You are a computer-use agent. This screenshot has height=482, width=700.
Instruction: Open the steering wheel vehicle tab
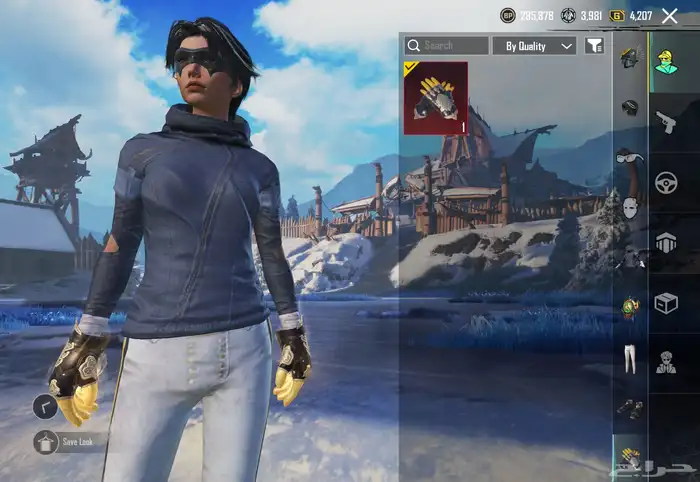(665, 183)
